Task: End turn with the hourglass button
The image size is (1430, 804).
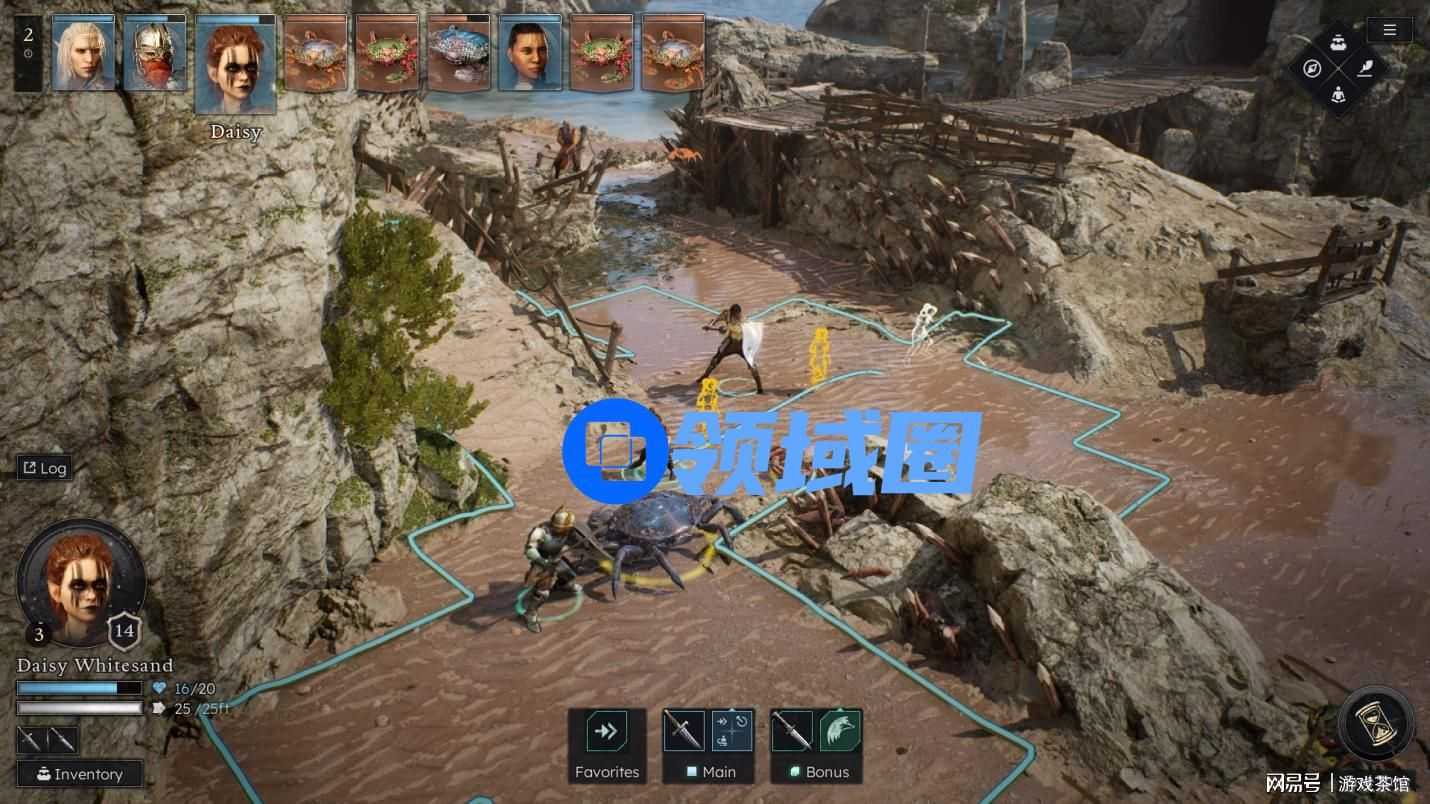Action: [x=1379, y=723]
